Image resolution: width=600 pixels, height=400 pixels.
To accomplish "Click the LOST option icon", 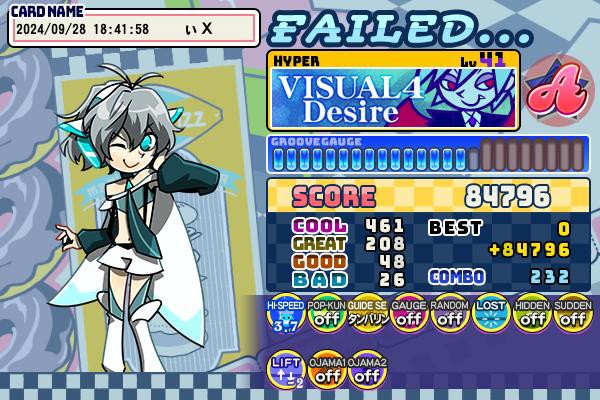I will pos(490,316).
